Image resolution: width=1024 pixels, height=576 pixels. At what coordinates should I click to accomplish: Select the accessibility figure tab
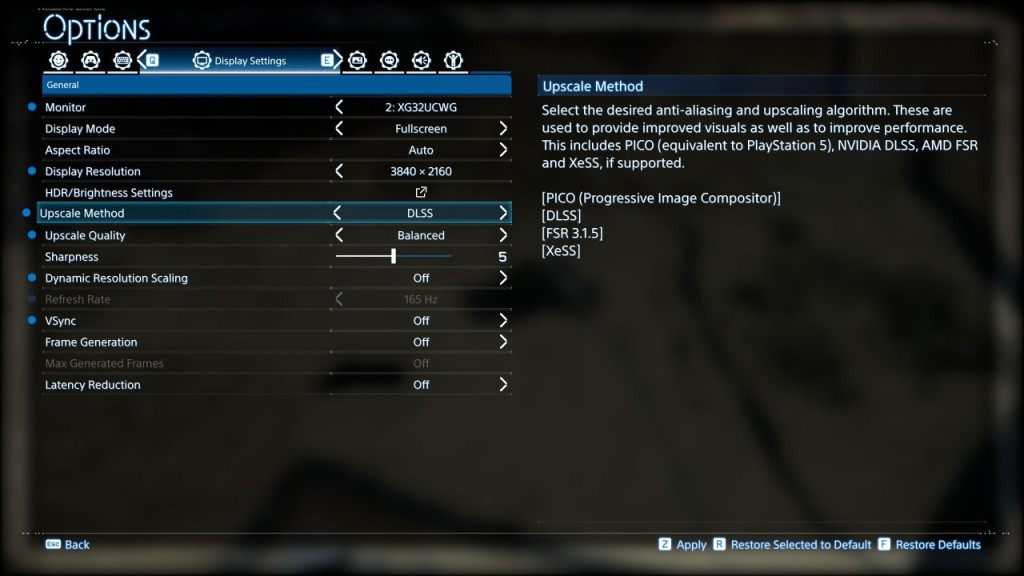[x=453, y=61]
